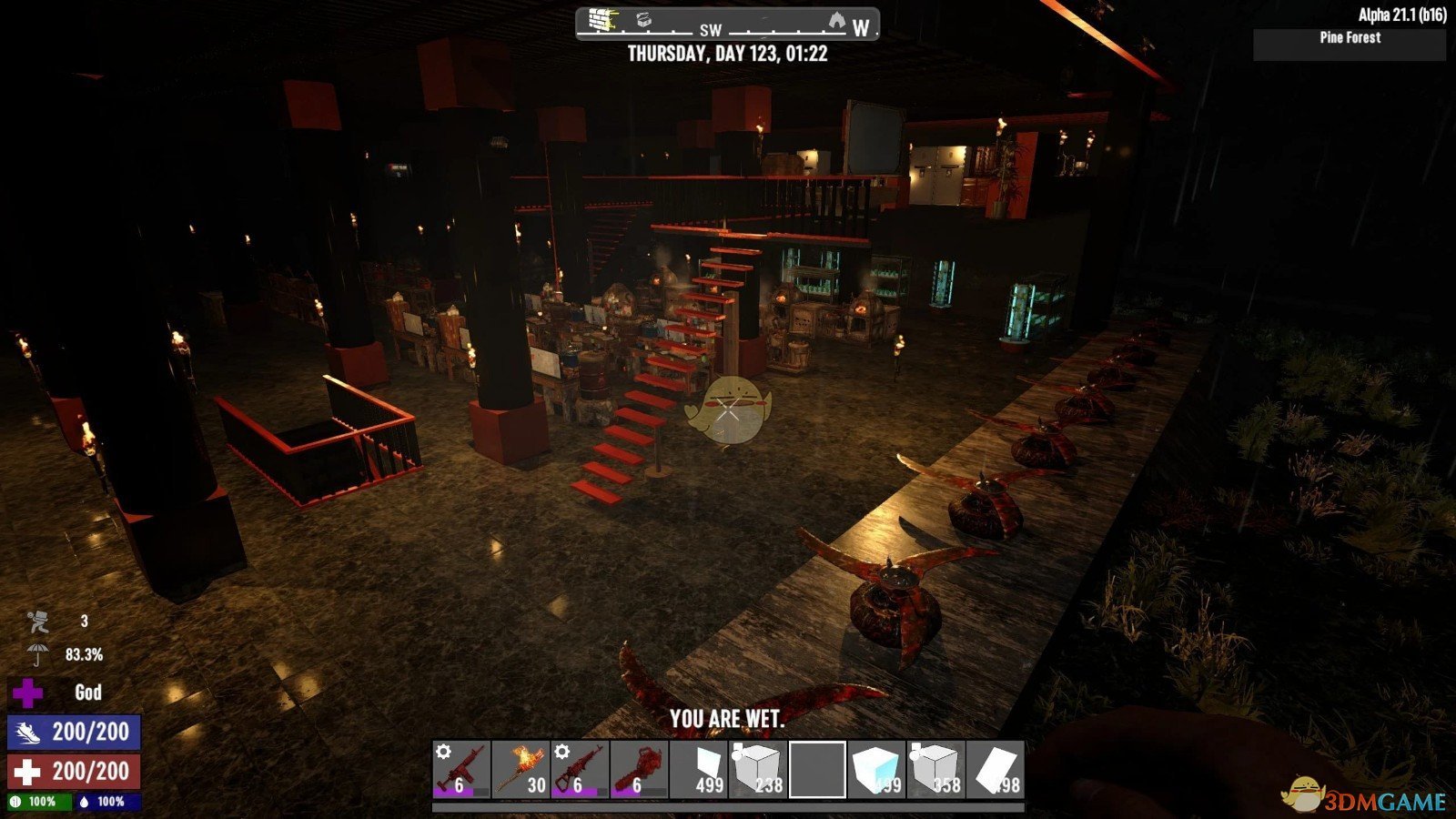Click the brick wall marker on the compass
The image size is (1456, 819).
click(602, 20)
